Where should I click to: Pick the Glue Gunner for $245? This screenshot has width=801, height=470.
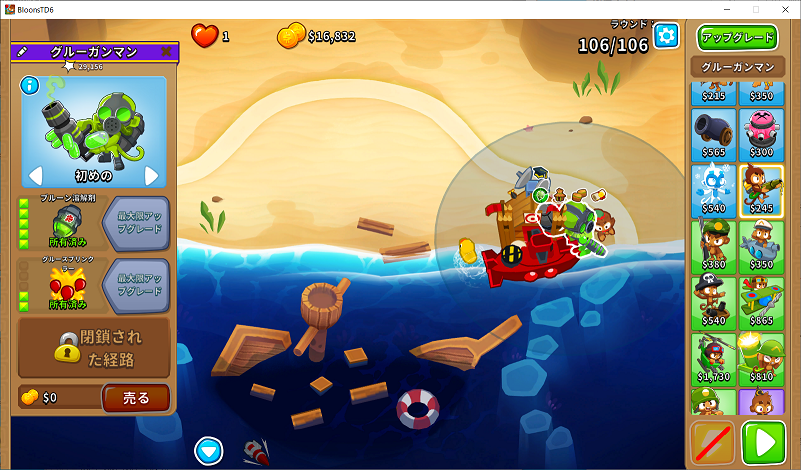761,187
